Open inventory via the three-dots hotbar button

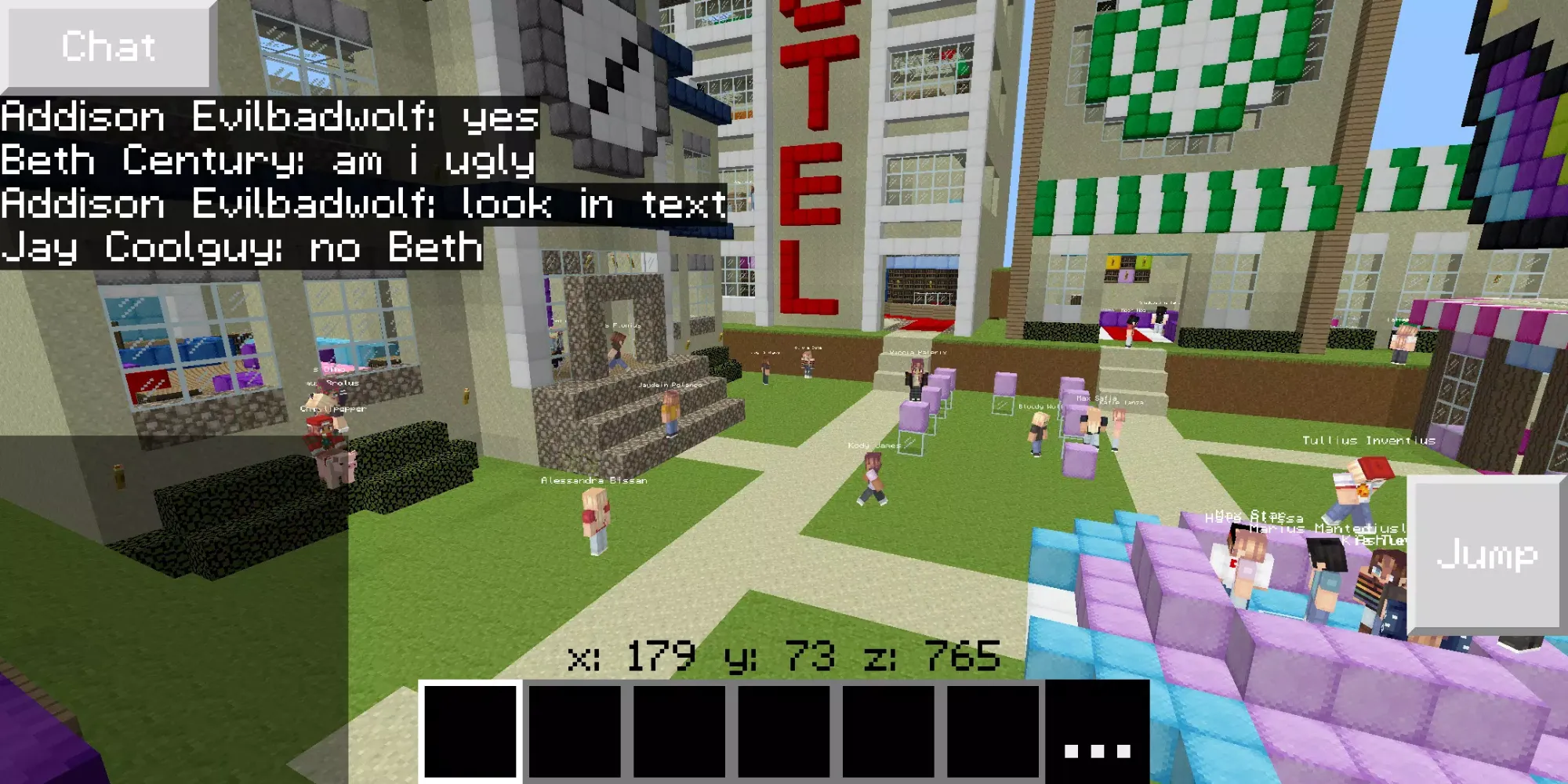tap(1097, 731)
